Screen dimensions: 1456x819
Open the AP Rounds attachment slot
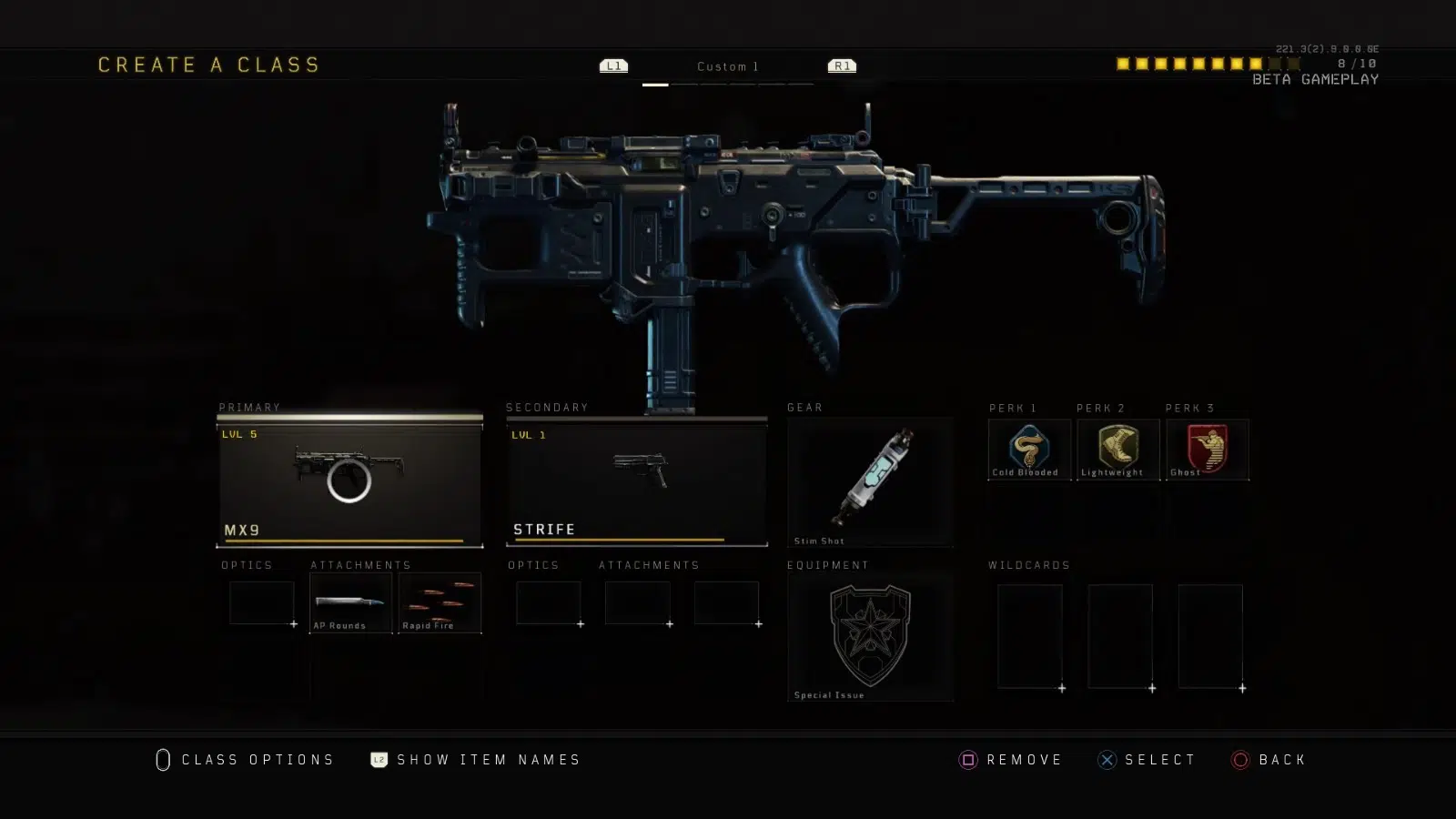tap(350, 602)
